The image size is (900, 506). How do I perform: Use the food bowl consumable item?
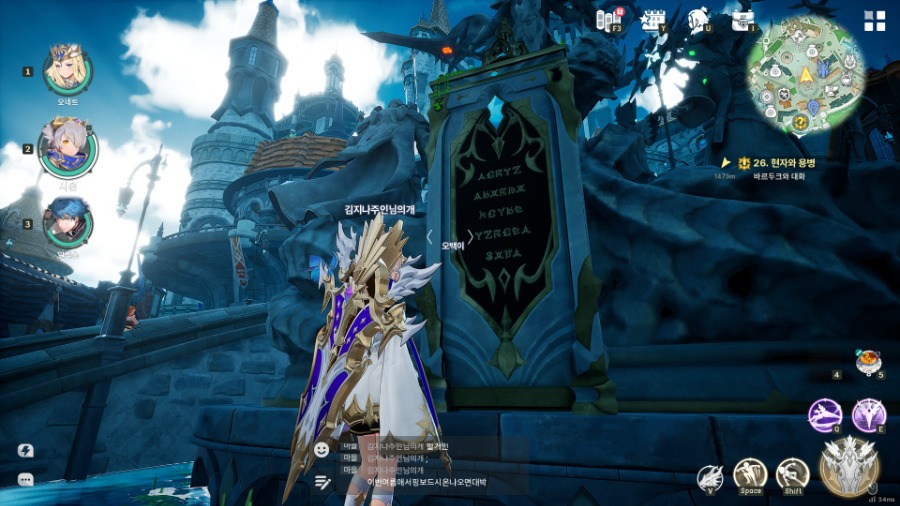(867, 361)
